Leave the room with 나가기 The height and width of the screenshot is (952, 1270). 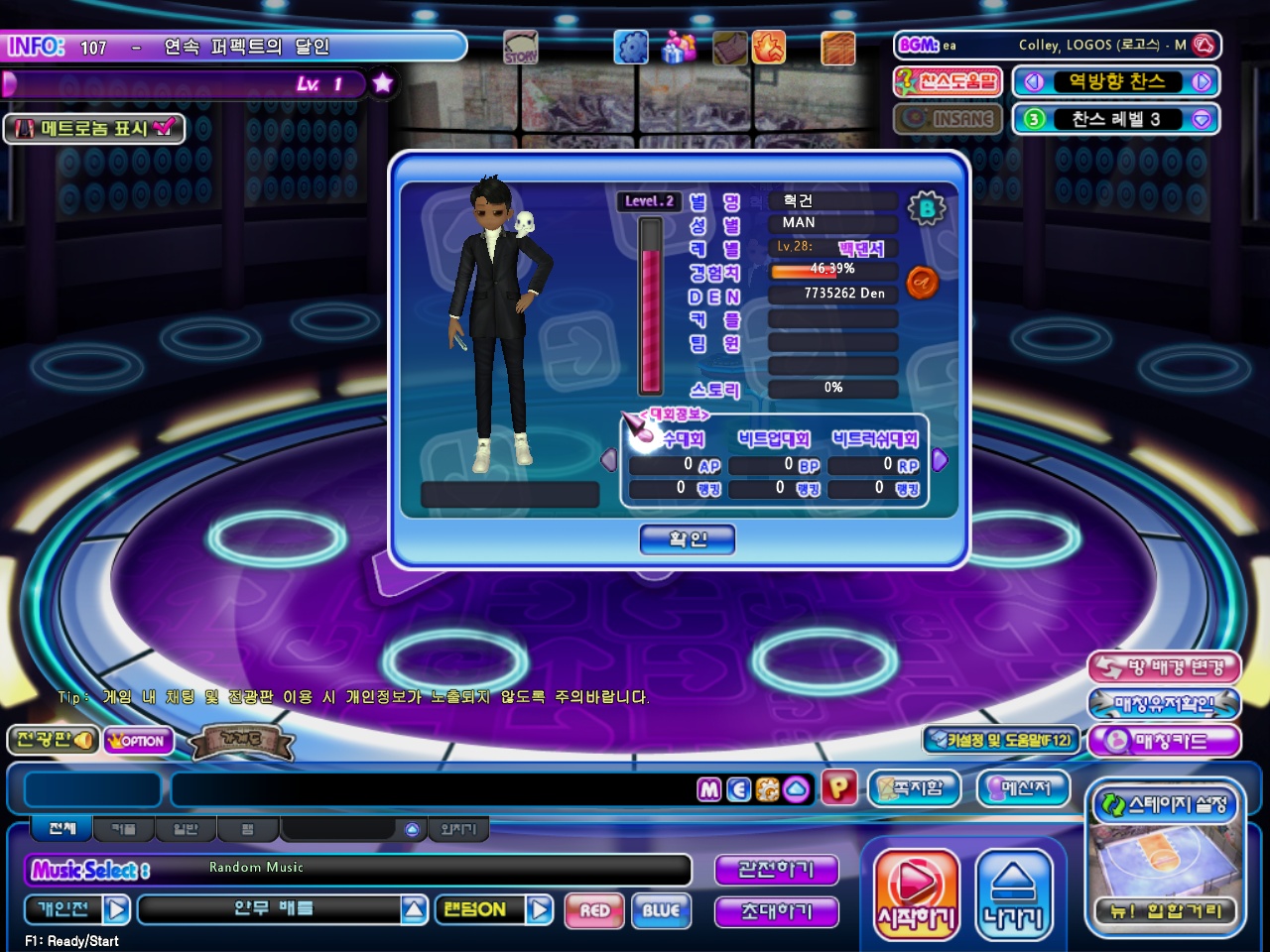(1013, 893)
